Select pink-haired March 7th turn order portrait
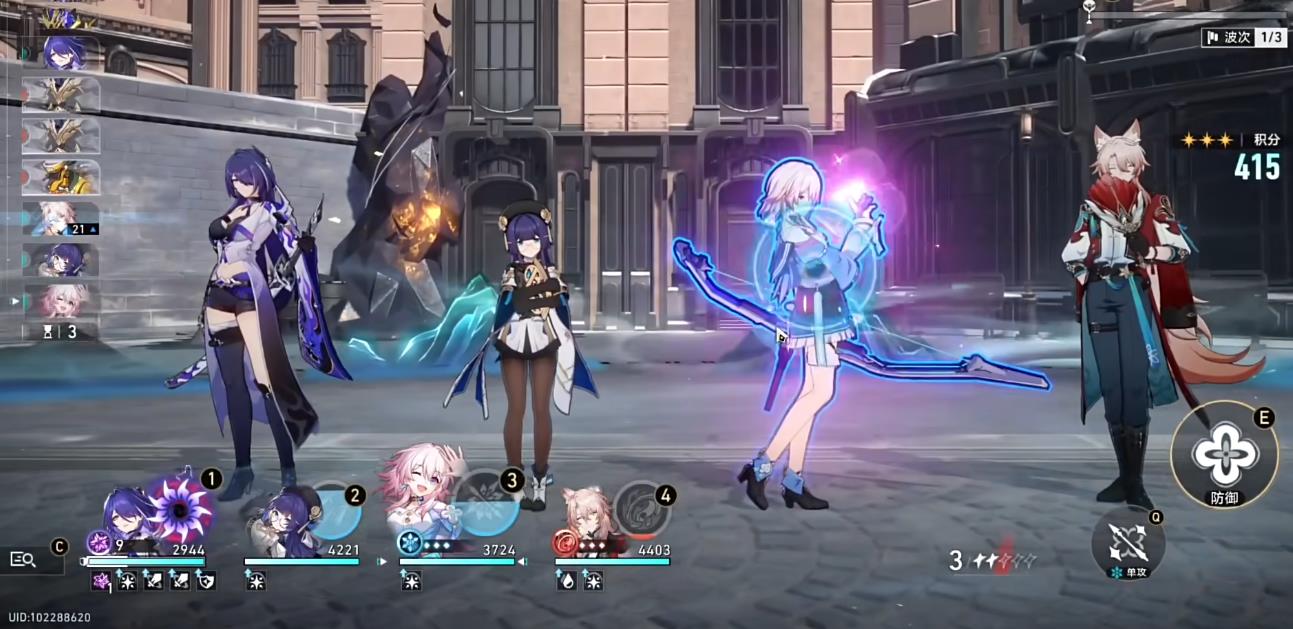This screenshot has width=1293, height=629. (x=61, y=300)
